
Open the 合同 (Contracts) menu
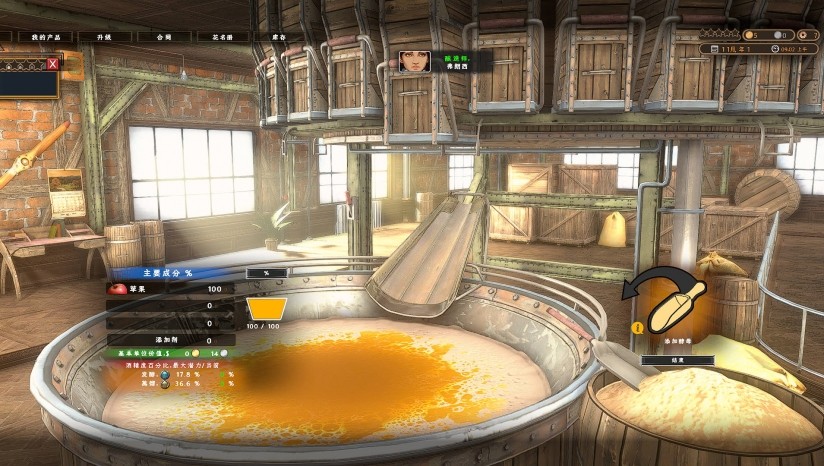tap(165, 36)
